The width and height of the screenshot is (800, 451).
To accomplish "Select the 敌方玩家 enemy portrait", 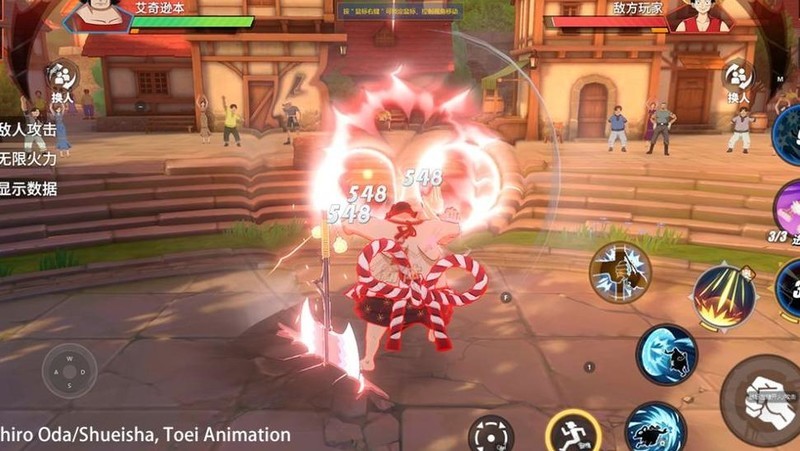I will tap(697, 14).
